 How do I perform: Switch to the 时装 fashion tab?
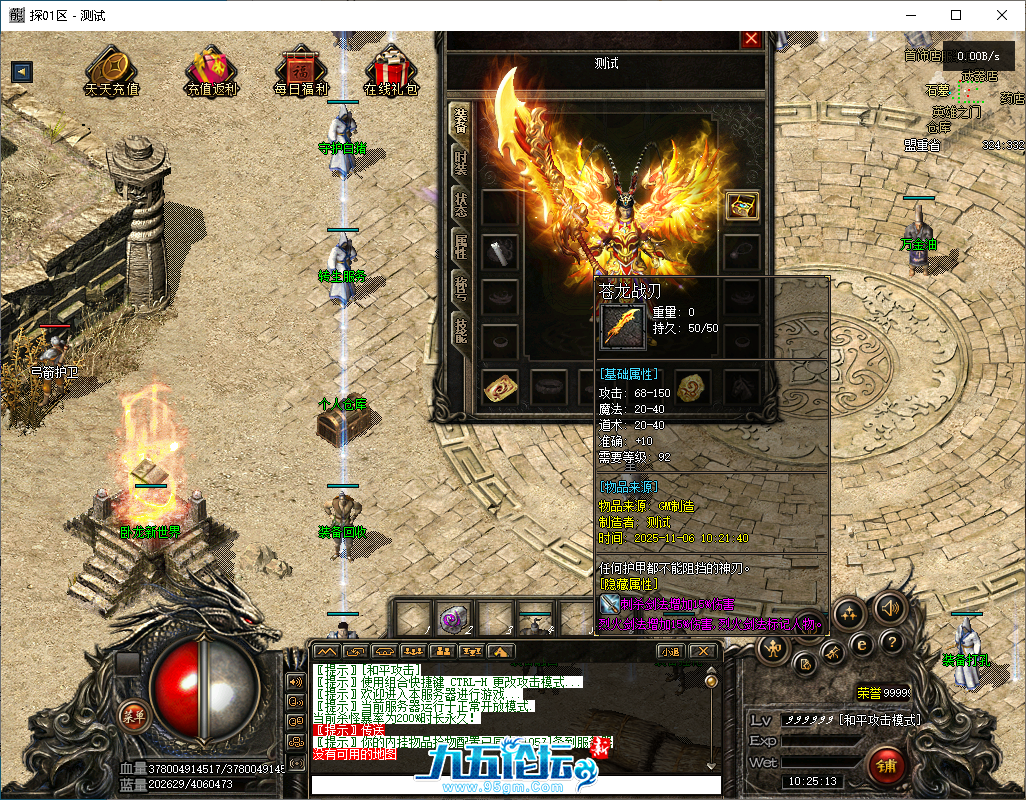click(460, 162)
